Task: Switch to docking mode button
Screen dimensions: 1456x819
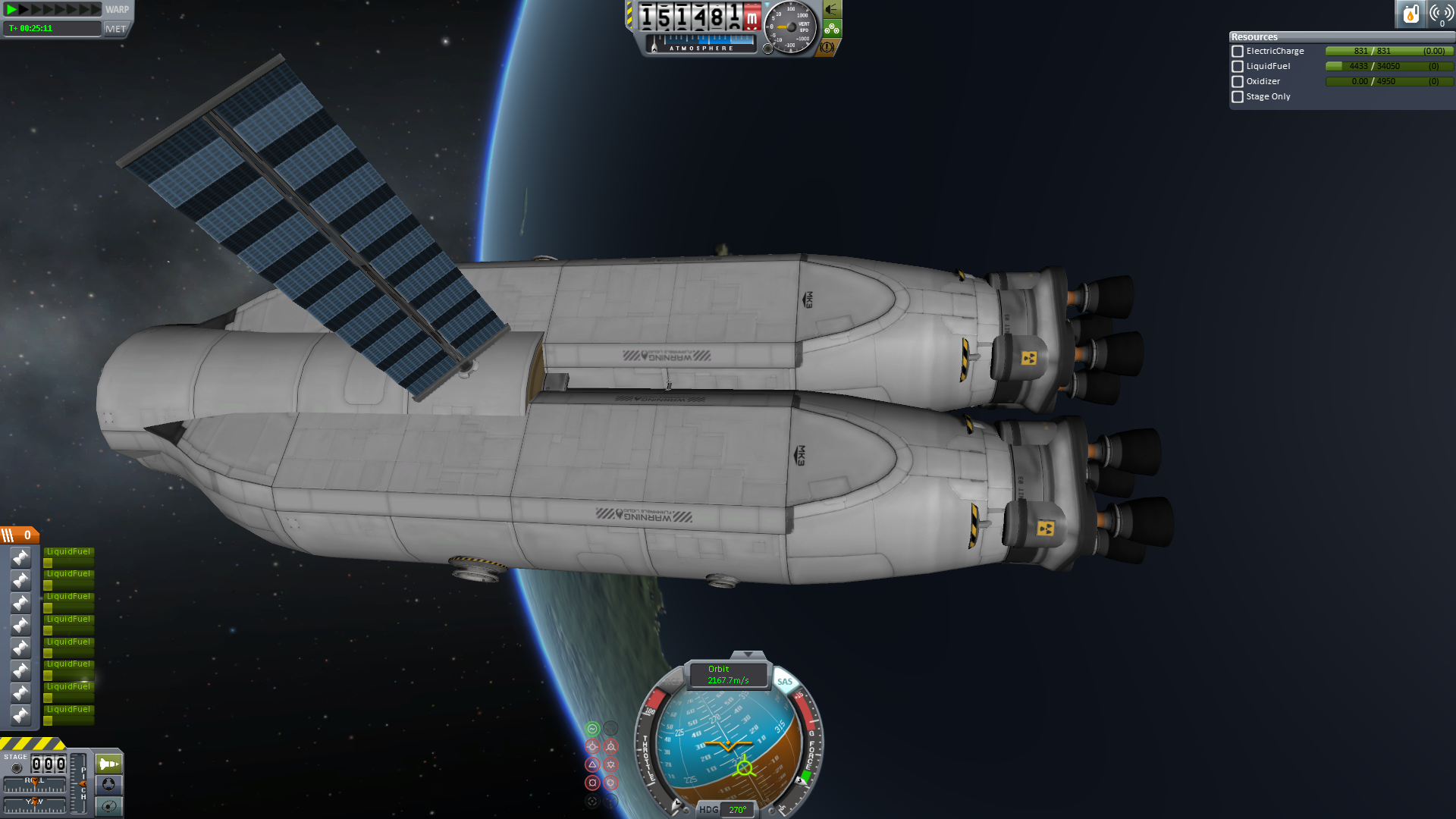Action: [x=108, y=785]
